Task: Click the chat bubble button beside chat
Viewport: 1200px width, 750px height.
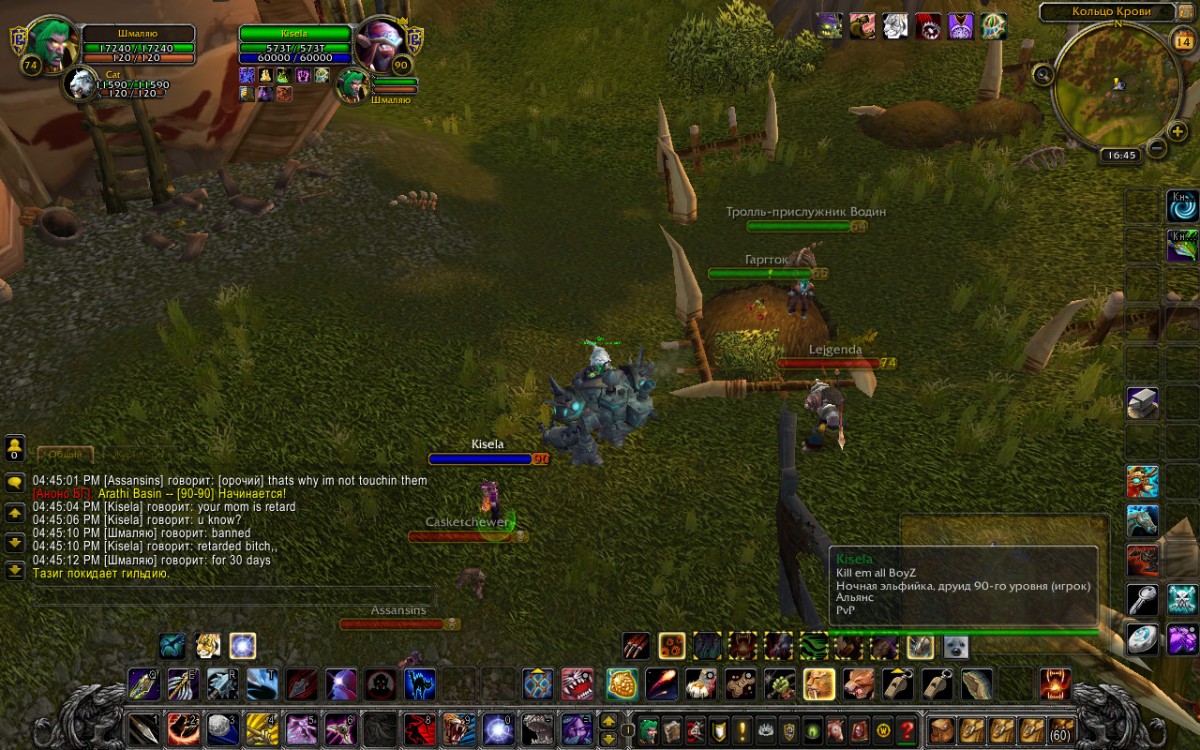Action: pyautogui.click(x=15, y=482)
